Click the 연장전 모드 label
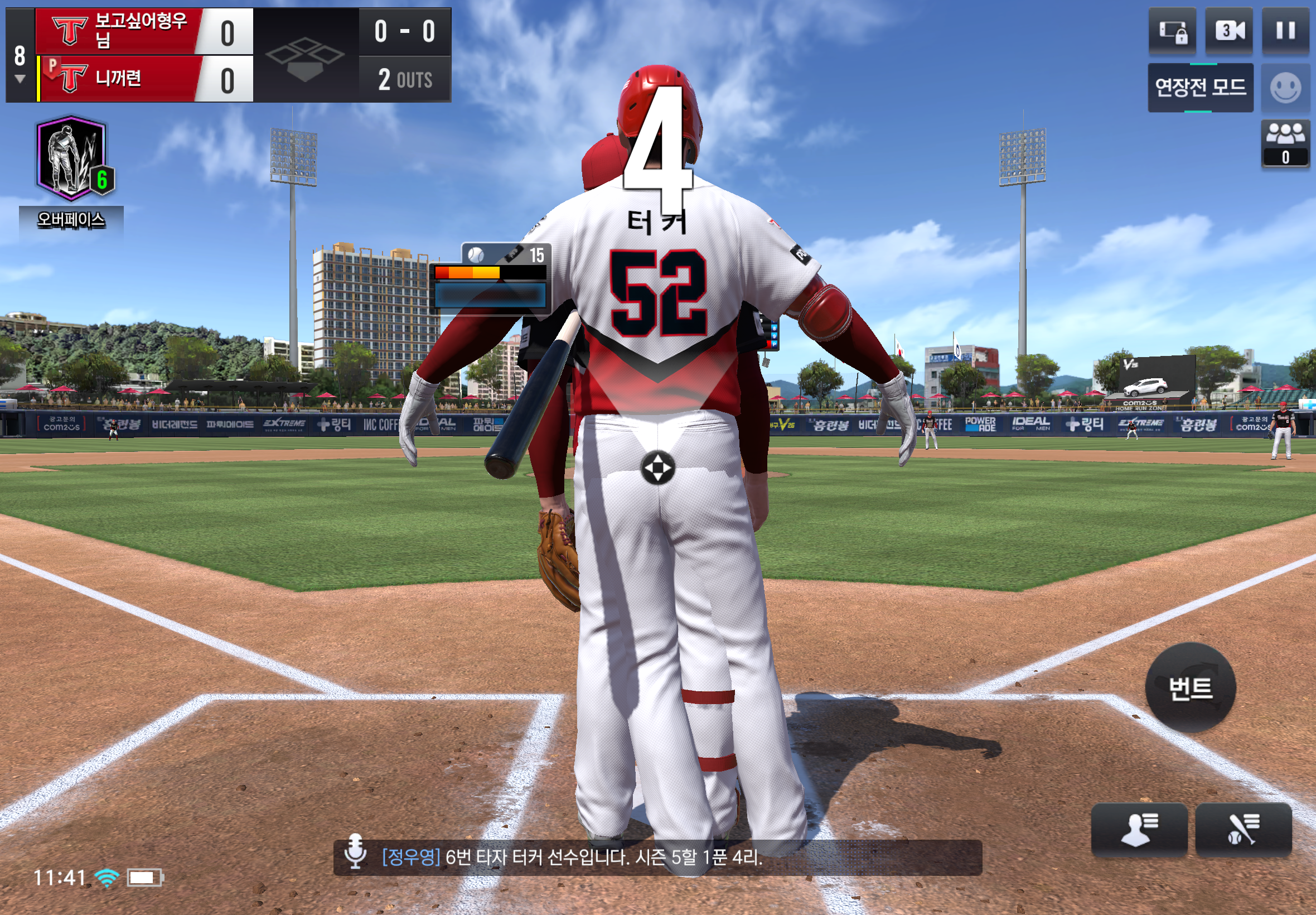 coord(1199,88)
